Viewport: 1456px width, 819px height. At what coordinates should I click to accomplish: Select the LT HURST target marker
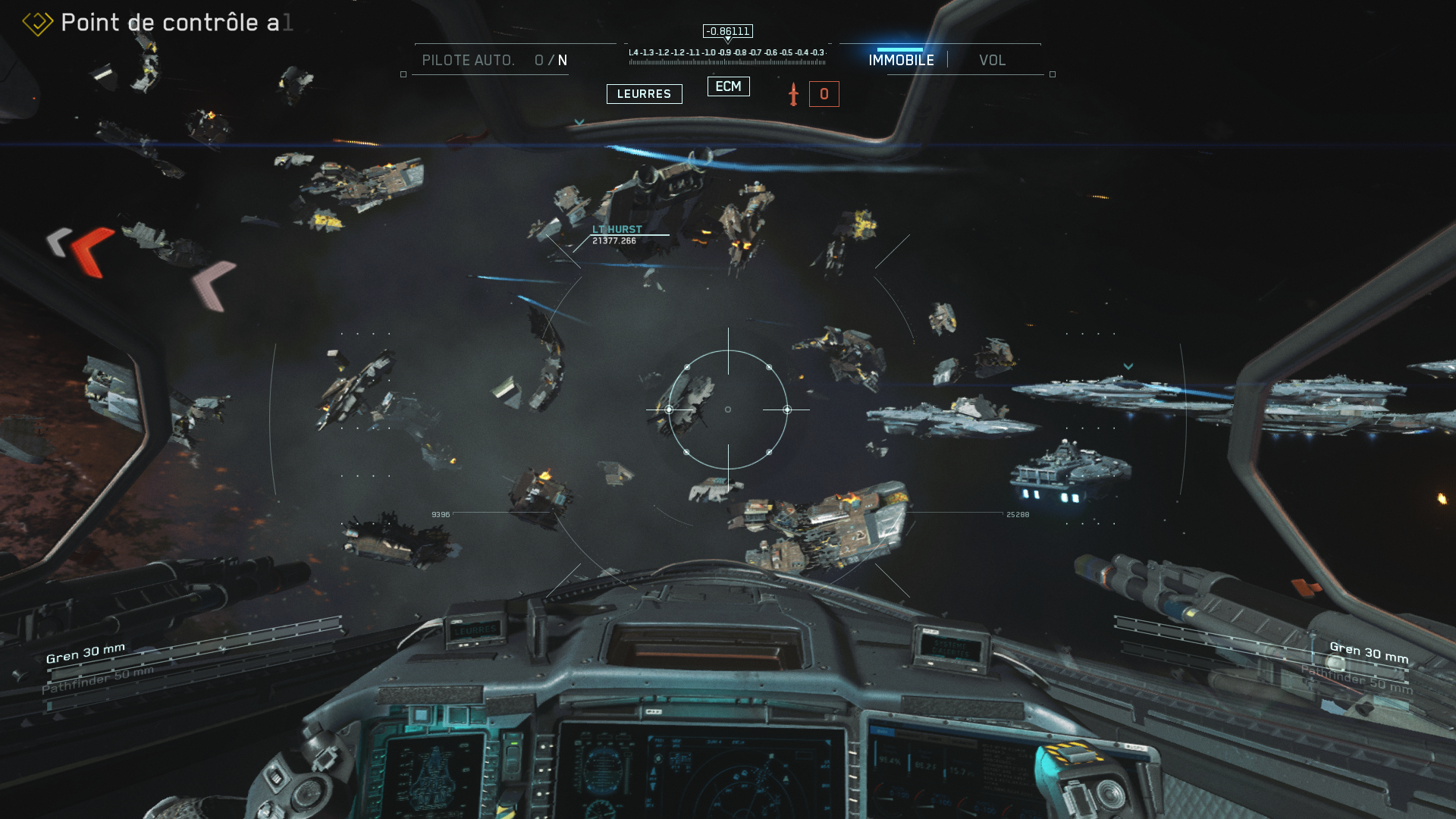point(617,229)
